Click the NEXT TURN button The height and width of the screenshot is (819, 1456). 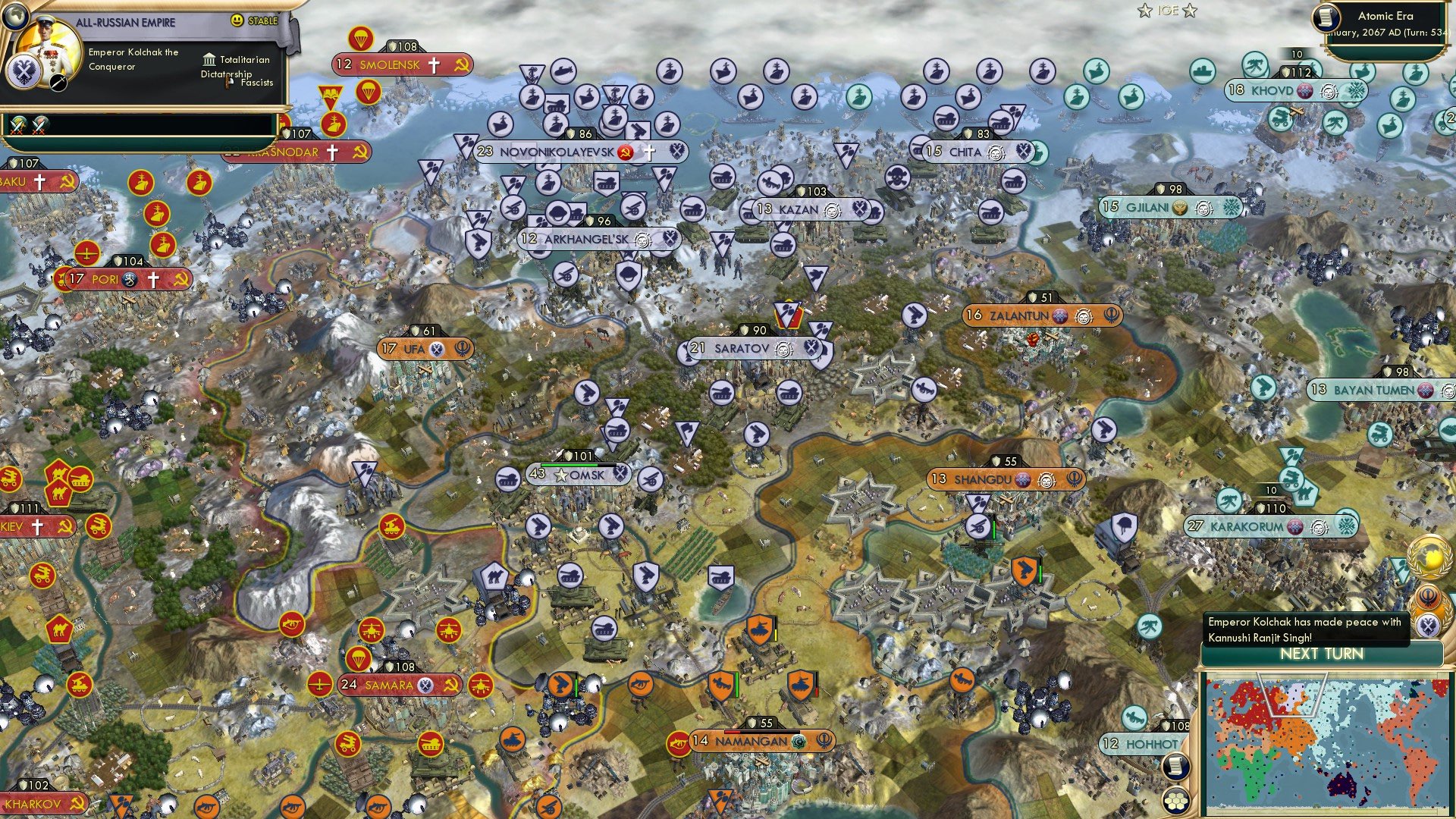[x=1323, y=653]
